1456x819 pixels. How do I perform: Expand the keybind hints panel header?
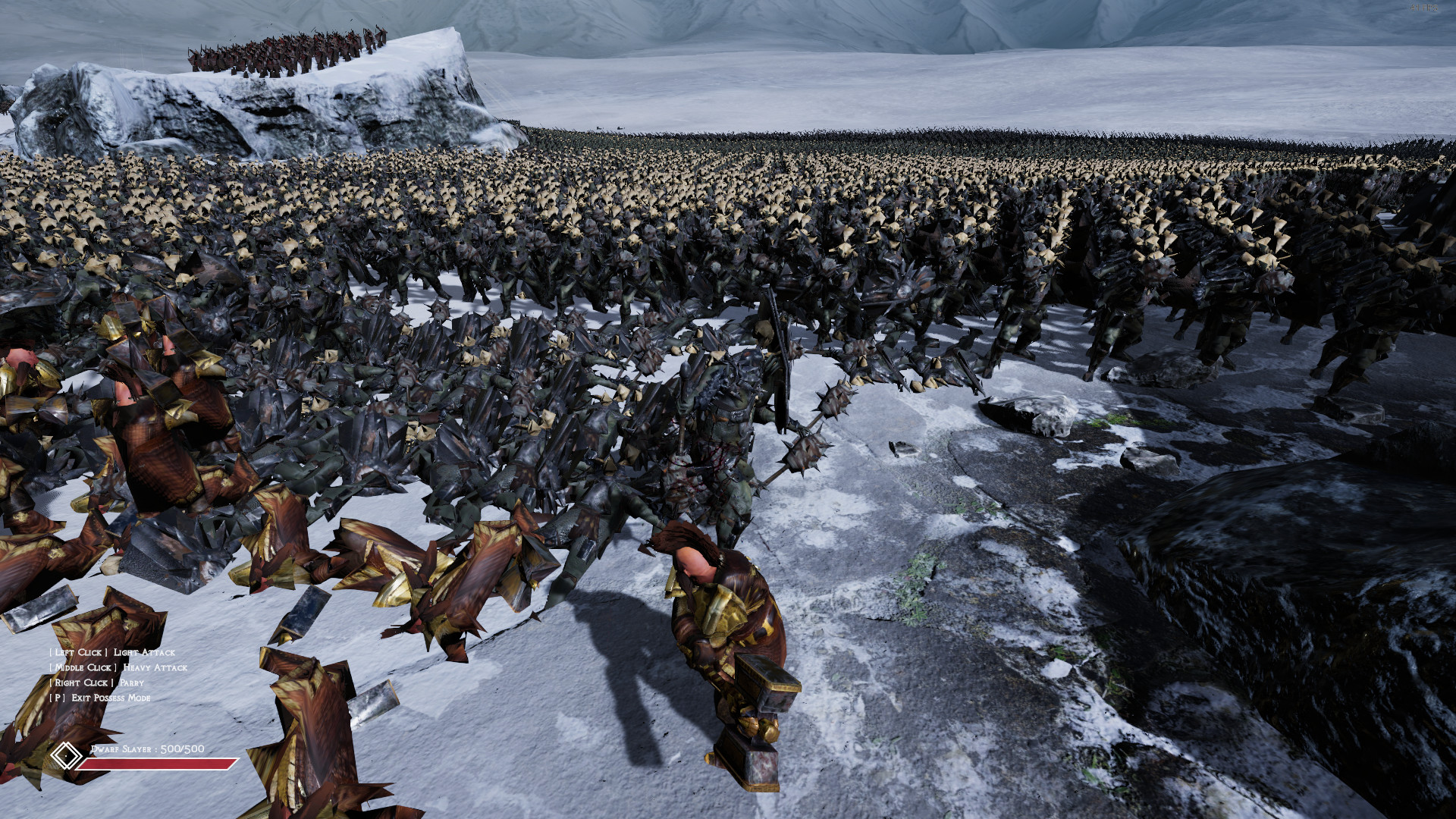click(x=112, y=651)
